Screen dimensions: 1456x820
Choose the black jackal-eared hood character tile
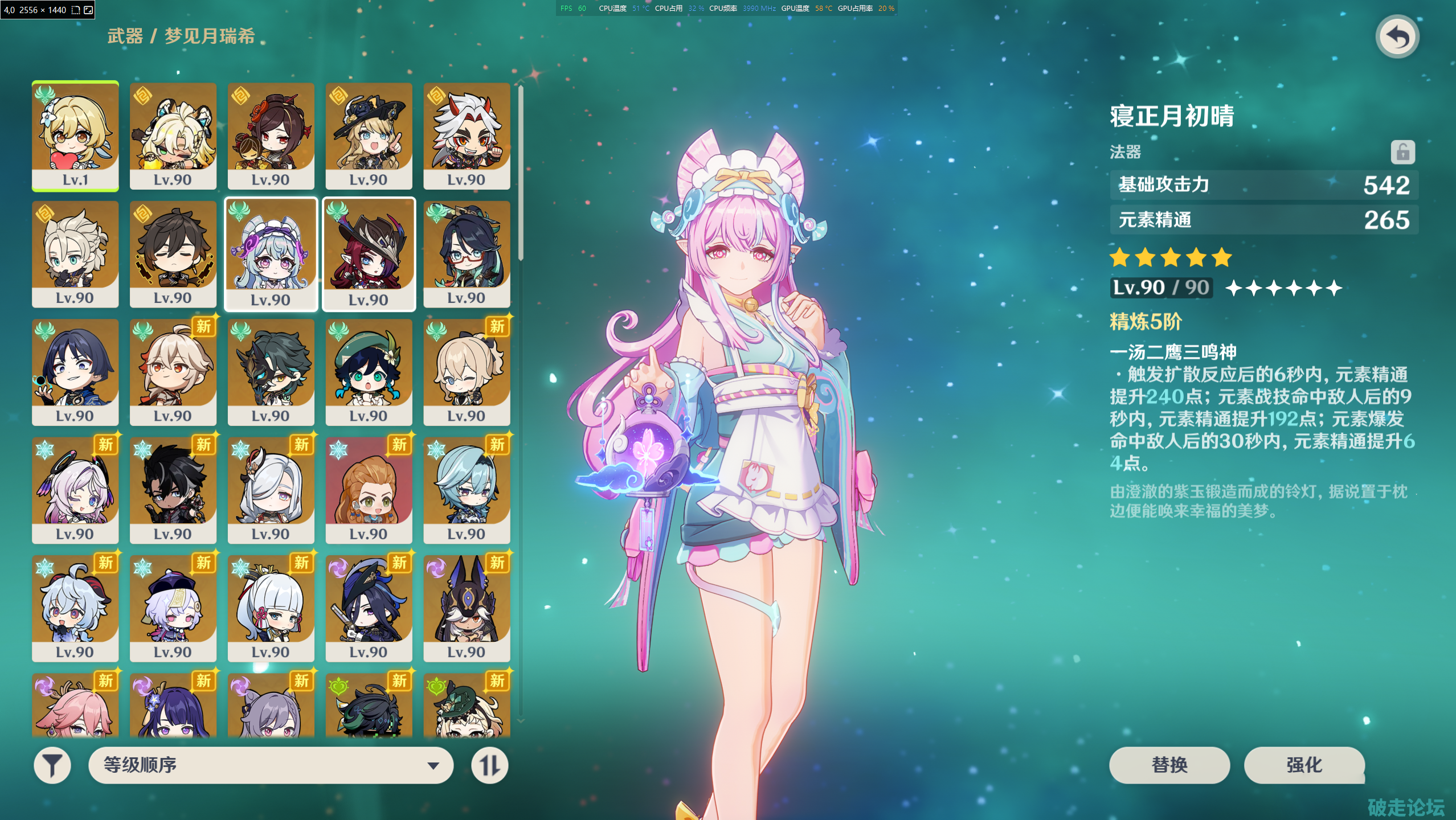point(467,608)
